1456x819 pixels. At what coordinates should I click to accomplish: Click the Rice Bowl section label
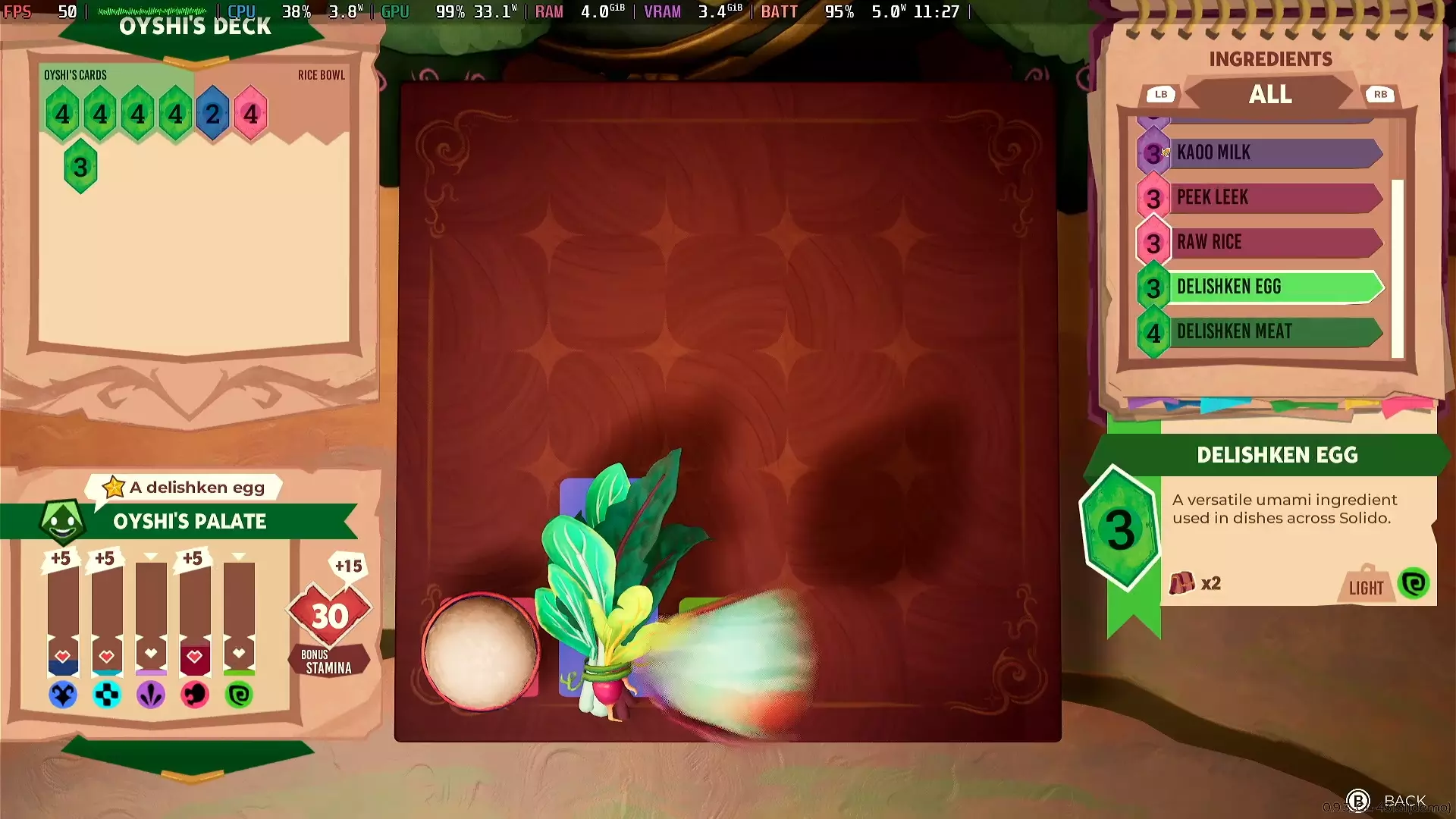point(321,75)
